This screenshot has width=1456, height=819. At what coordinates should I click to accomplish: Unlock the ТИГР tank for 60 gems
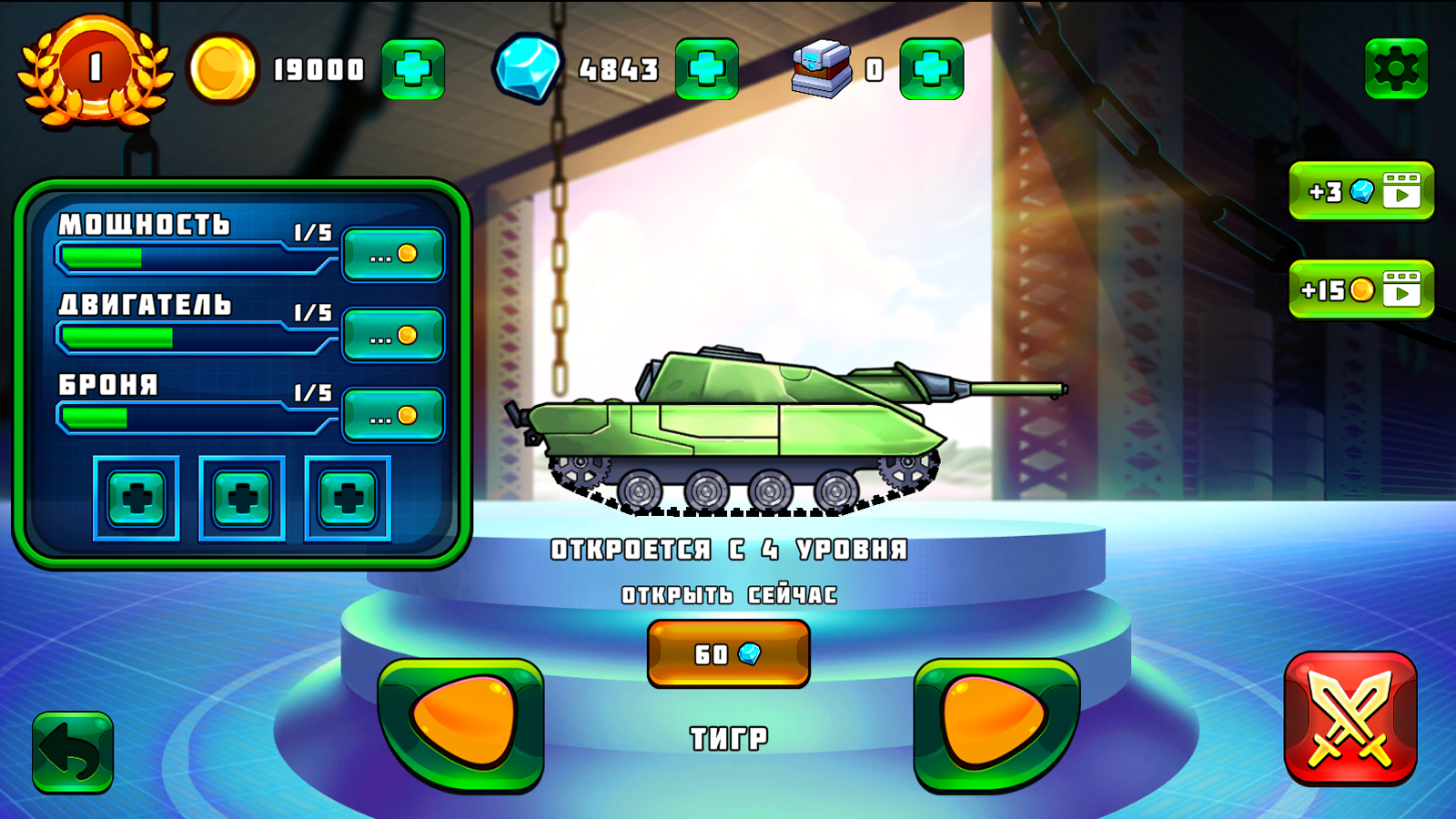tap(727, 652)
